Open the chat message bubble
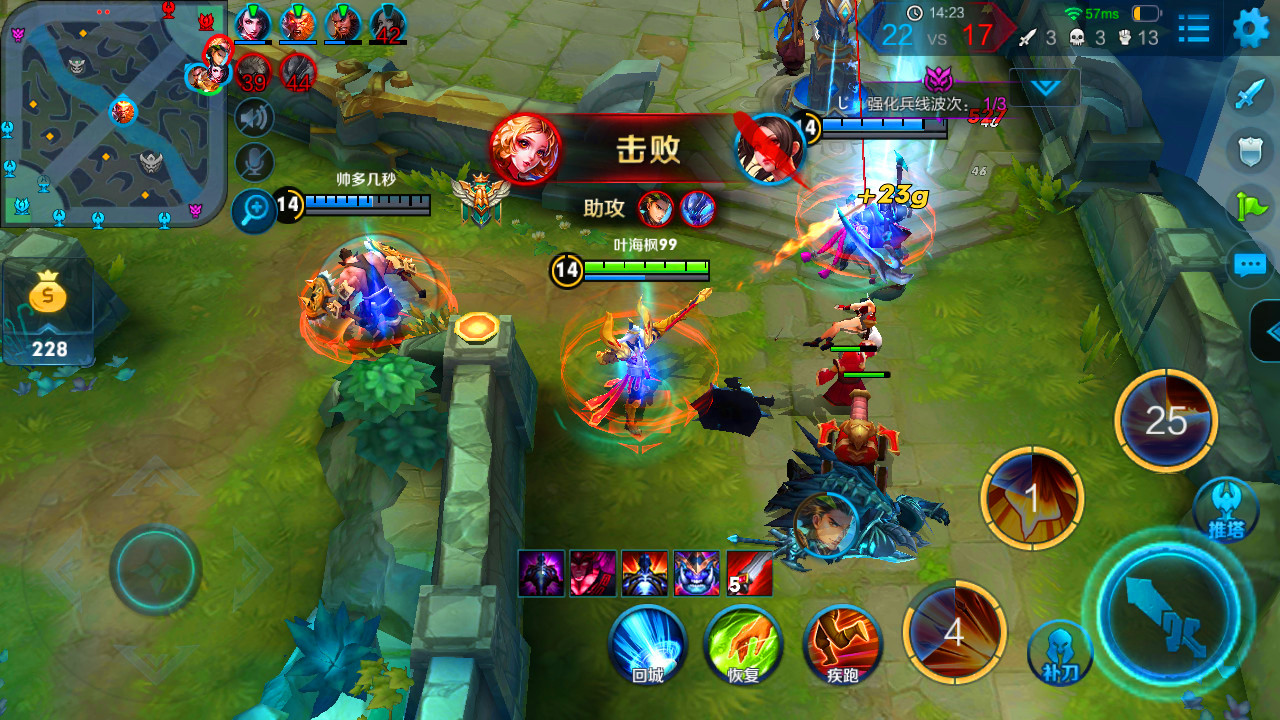1280x720 pixels. tap(1250, 265)
